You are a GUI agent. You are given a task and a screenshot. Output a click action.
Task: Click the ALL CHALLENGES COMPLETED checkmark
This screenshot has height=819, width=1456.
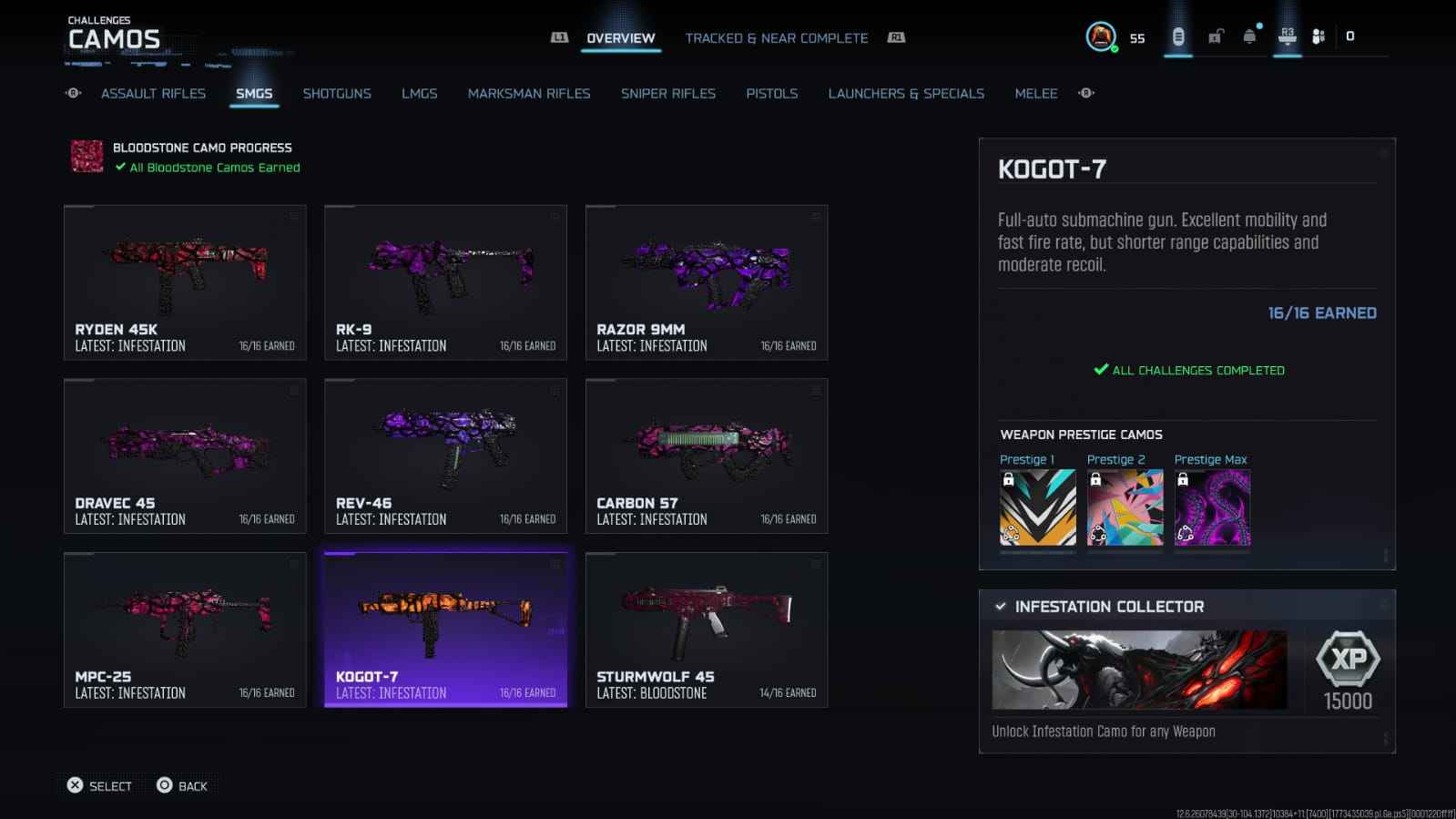[1099, 370]
